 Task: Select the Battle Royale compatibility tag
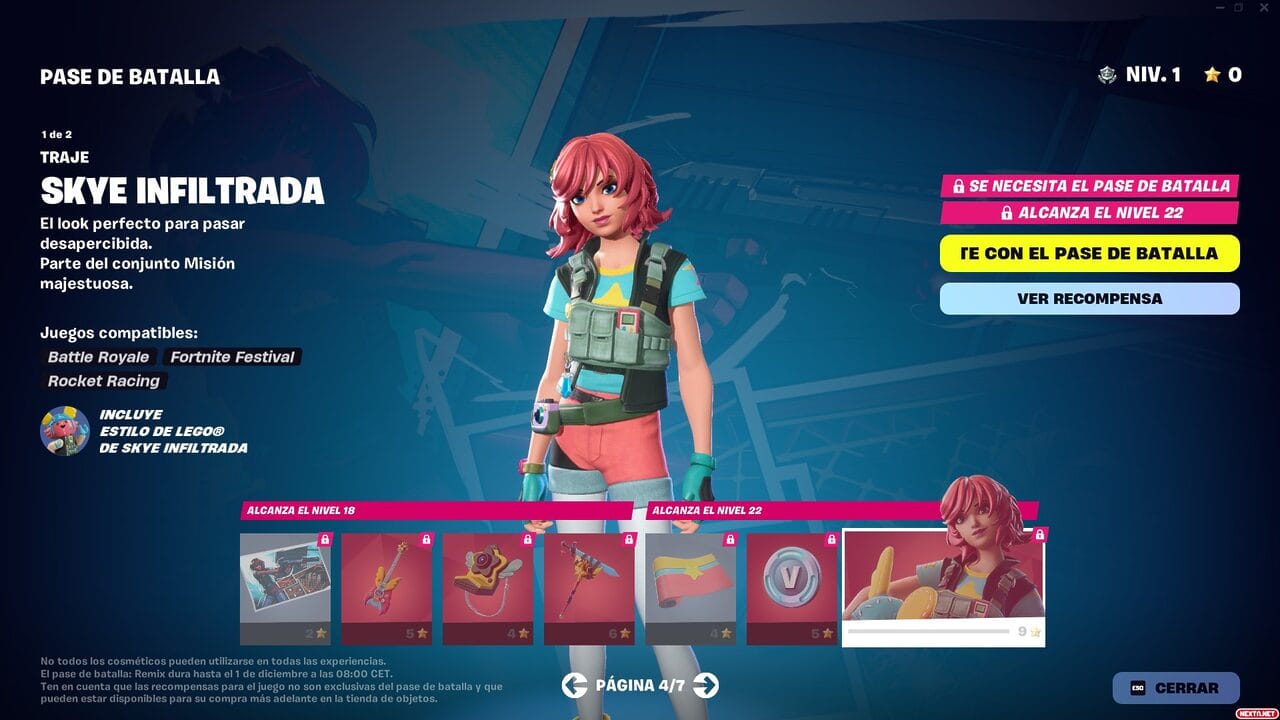(97, 357)
